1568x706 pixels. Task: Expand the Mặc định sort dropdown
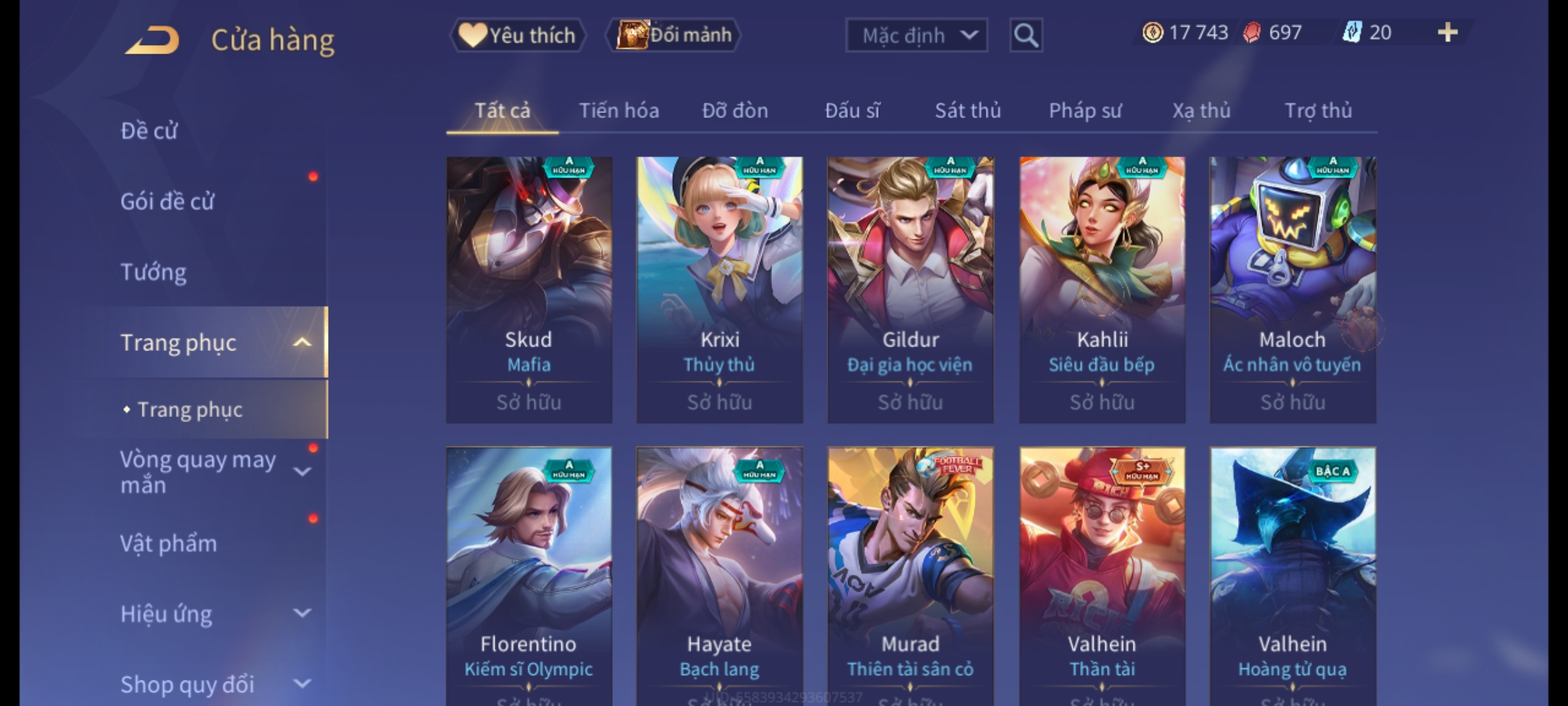(x=916, y=35)
